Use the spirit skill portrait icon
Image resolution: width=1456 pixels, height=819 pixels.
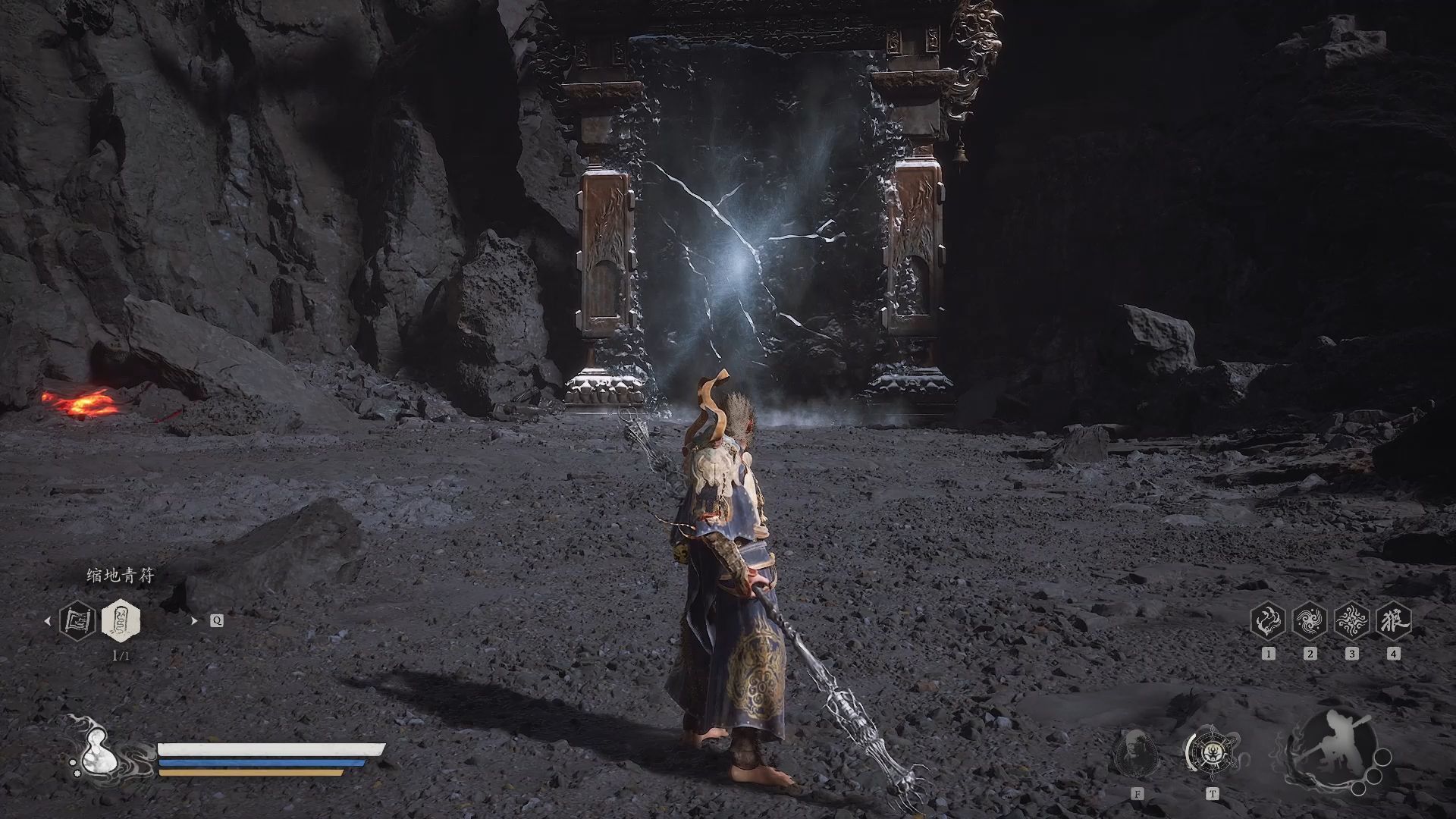point(1136,753)
